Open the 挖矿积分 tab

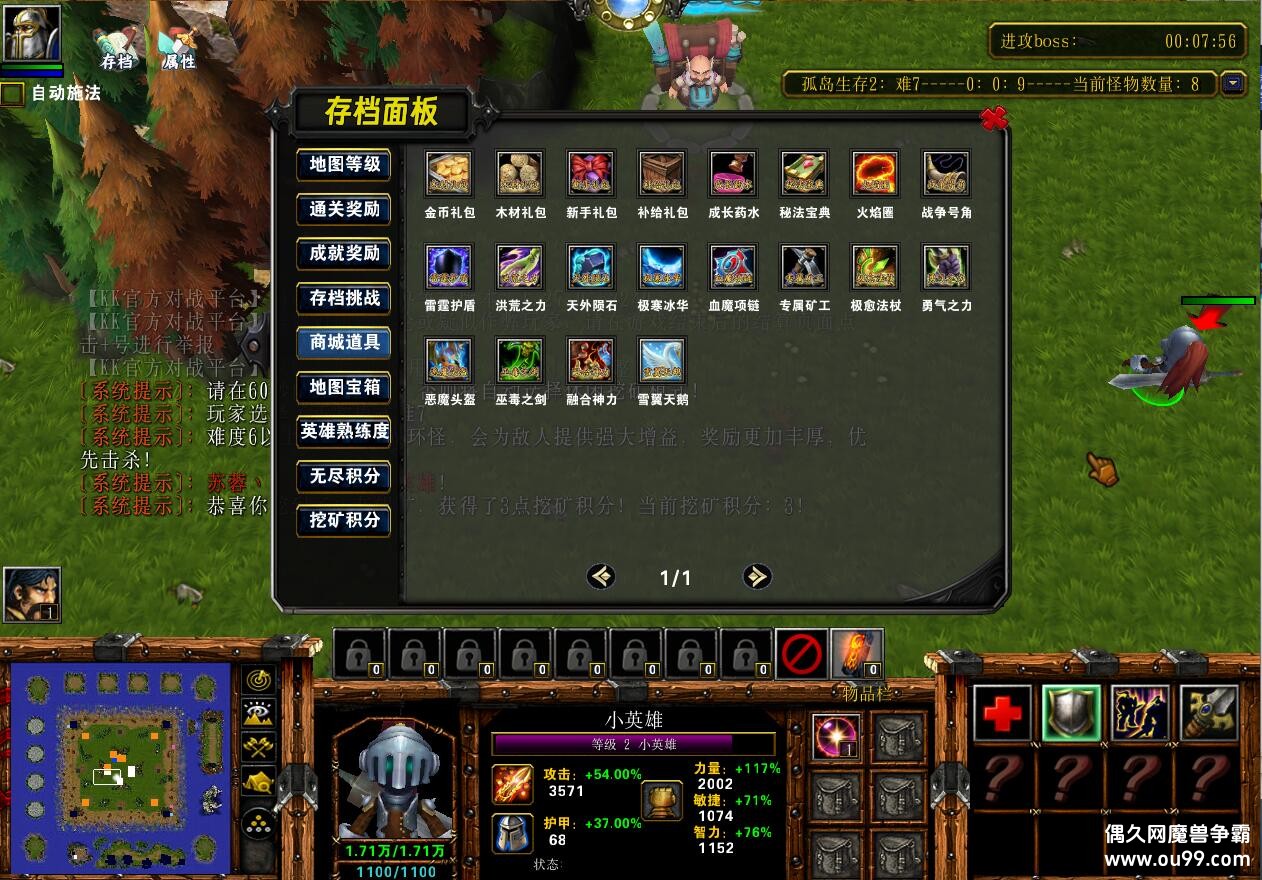tap(344, 520)
